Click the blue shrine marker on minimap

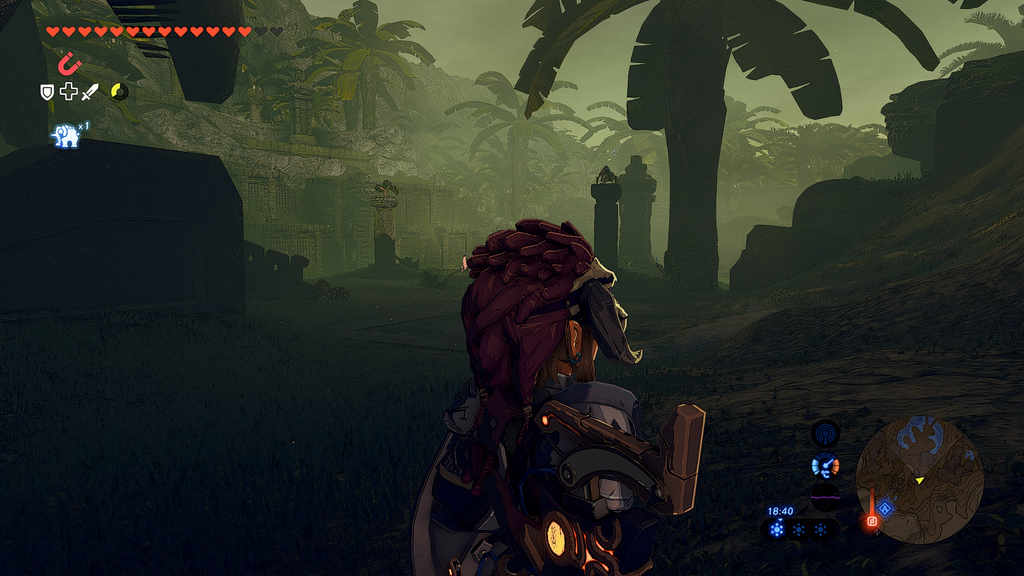click(x=885, y=508)
